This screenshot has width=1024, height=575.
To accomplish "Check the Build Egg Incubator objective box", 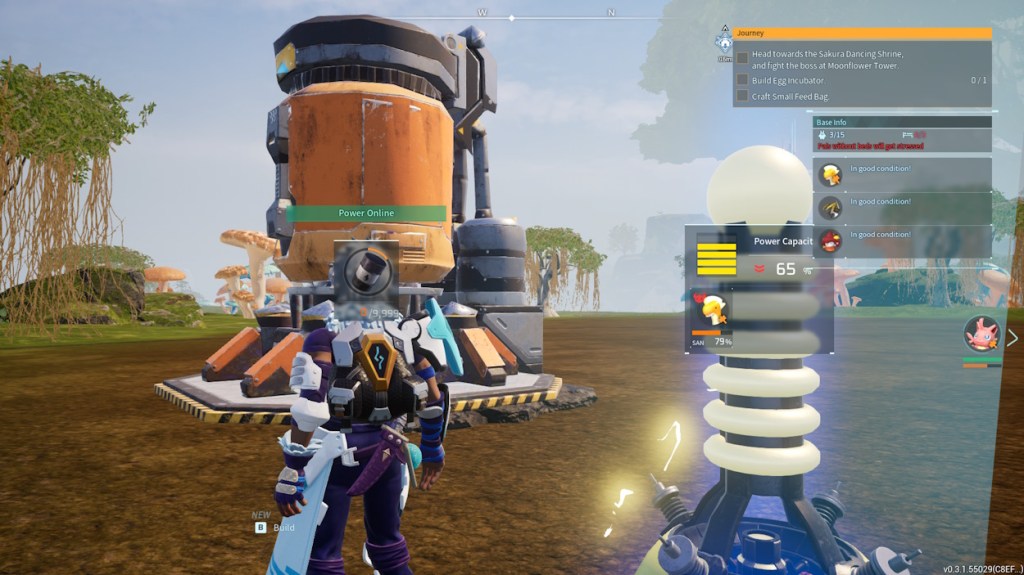I will click(x=742, y=80).
